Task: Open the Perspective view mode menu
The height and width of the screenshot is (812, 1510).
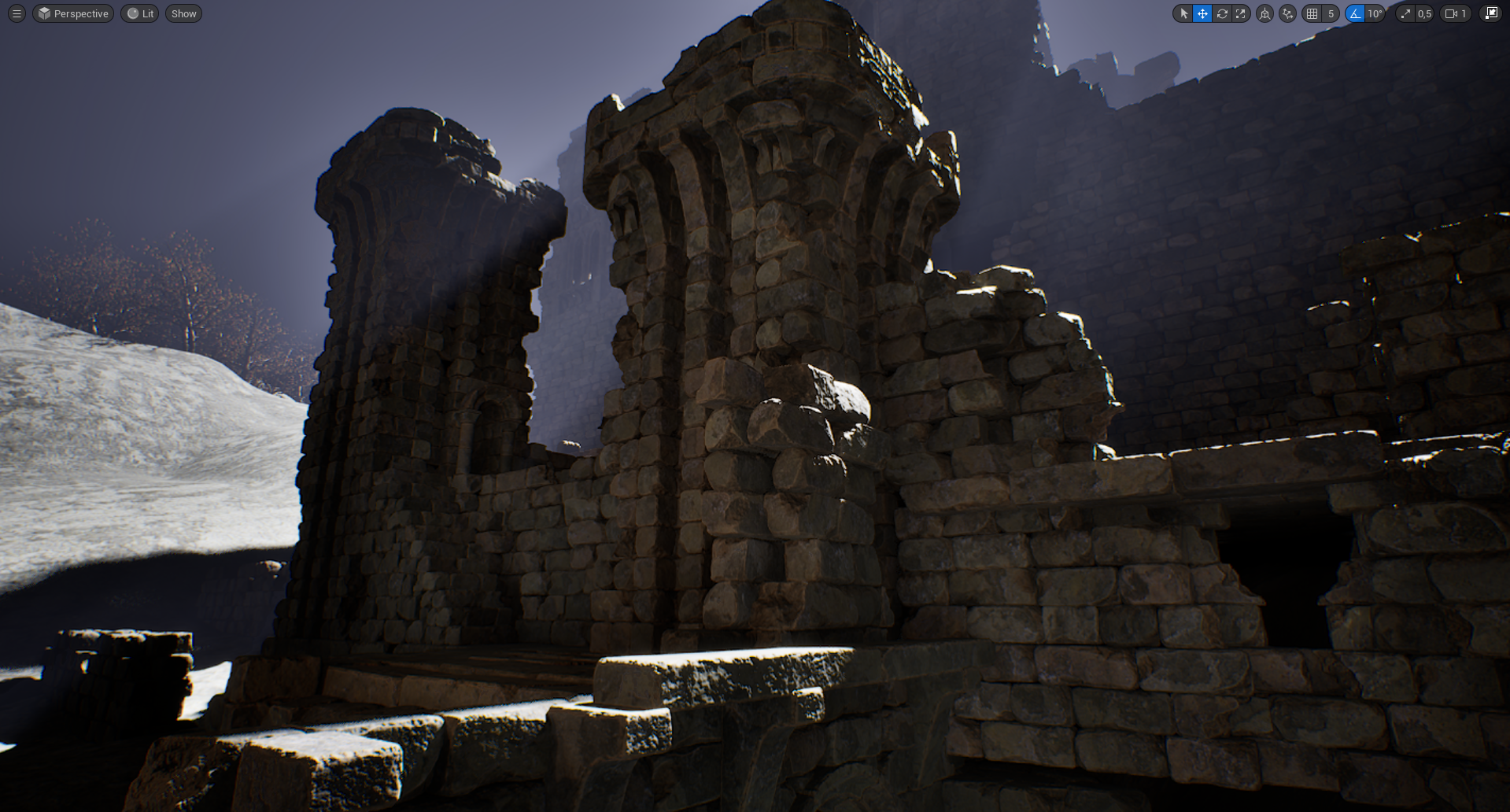Action: [x=72, y=13]
